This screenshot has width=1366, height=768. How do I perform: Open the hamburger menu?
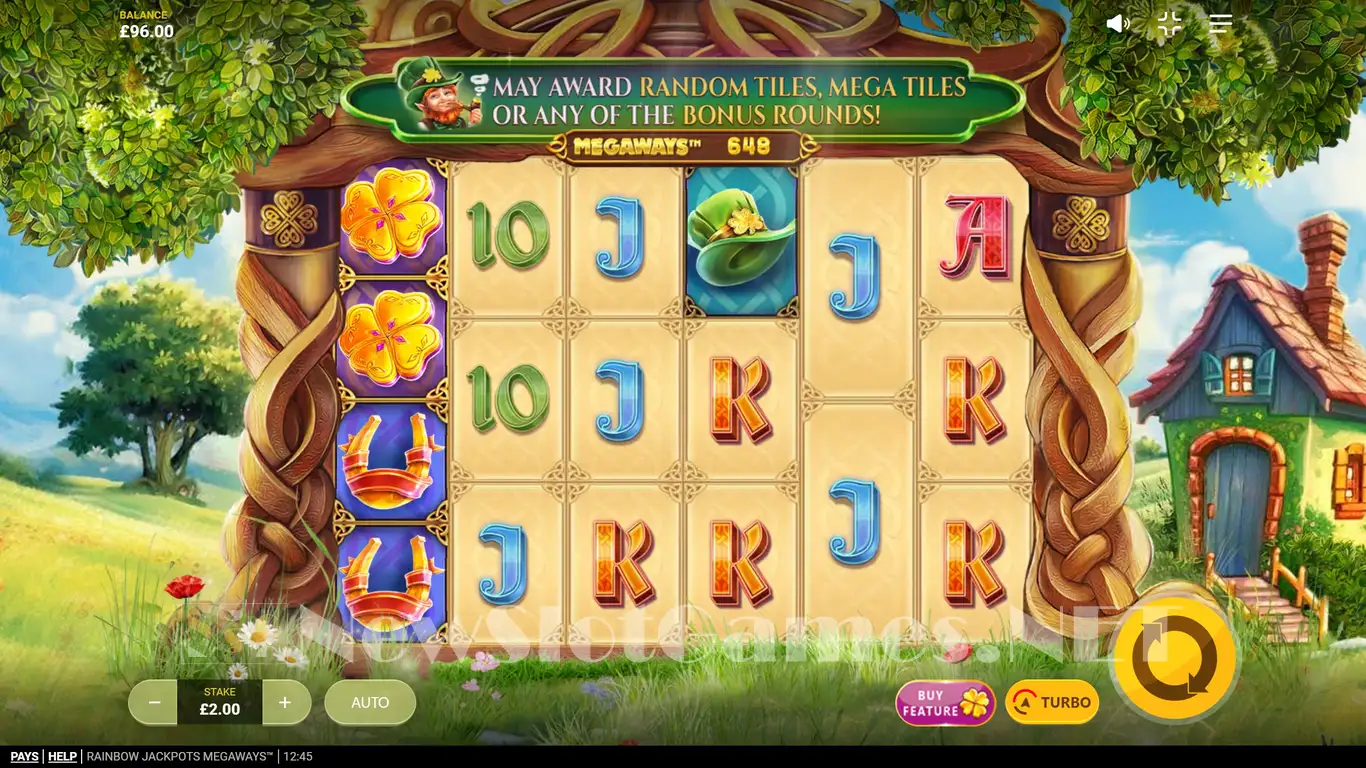click(x=1220, y=24)
